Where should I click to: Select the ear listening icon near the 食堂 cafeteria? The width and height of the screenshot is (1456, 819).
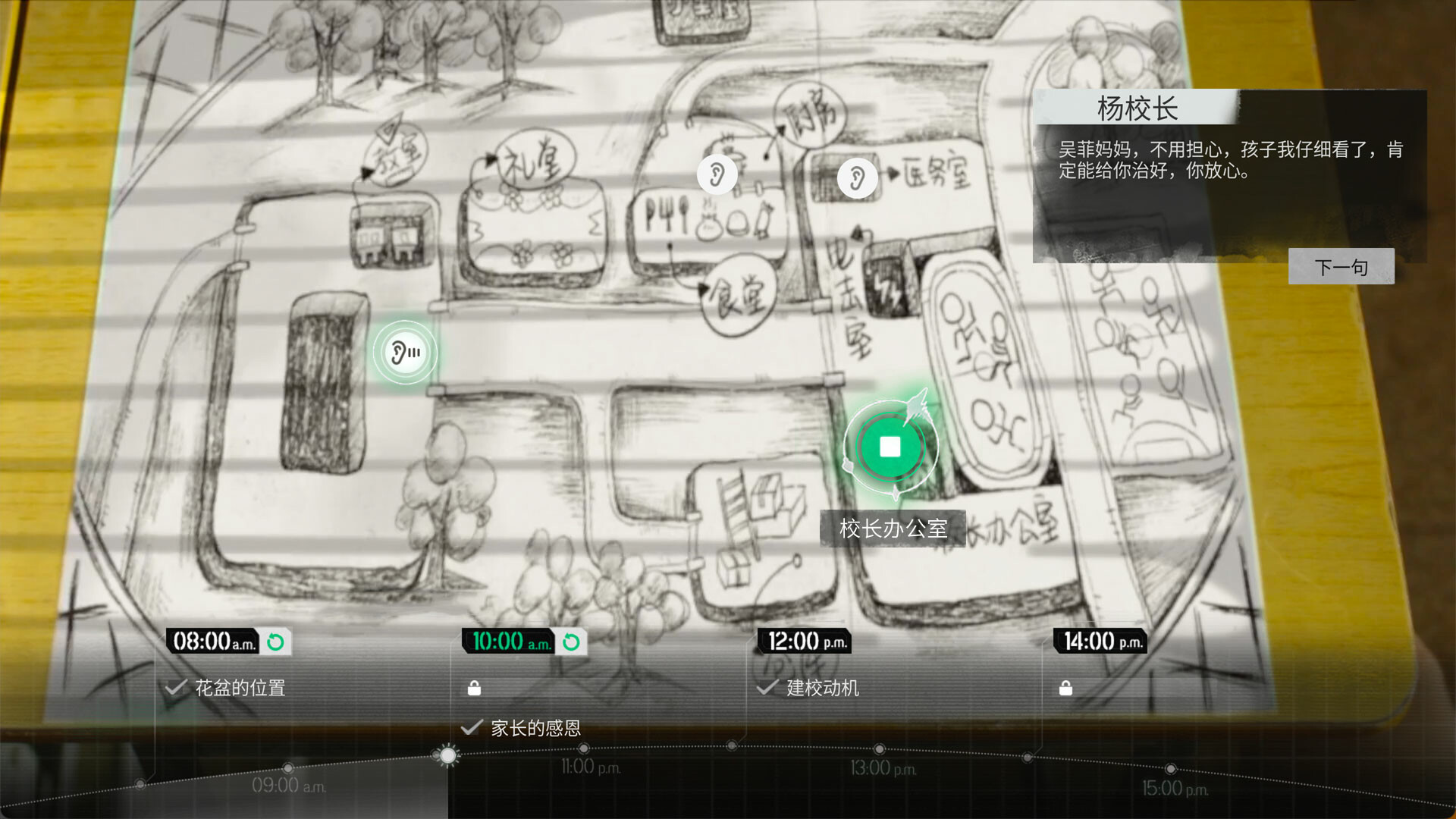(717, 174)
